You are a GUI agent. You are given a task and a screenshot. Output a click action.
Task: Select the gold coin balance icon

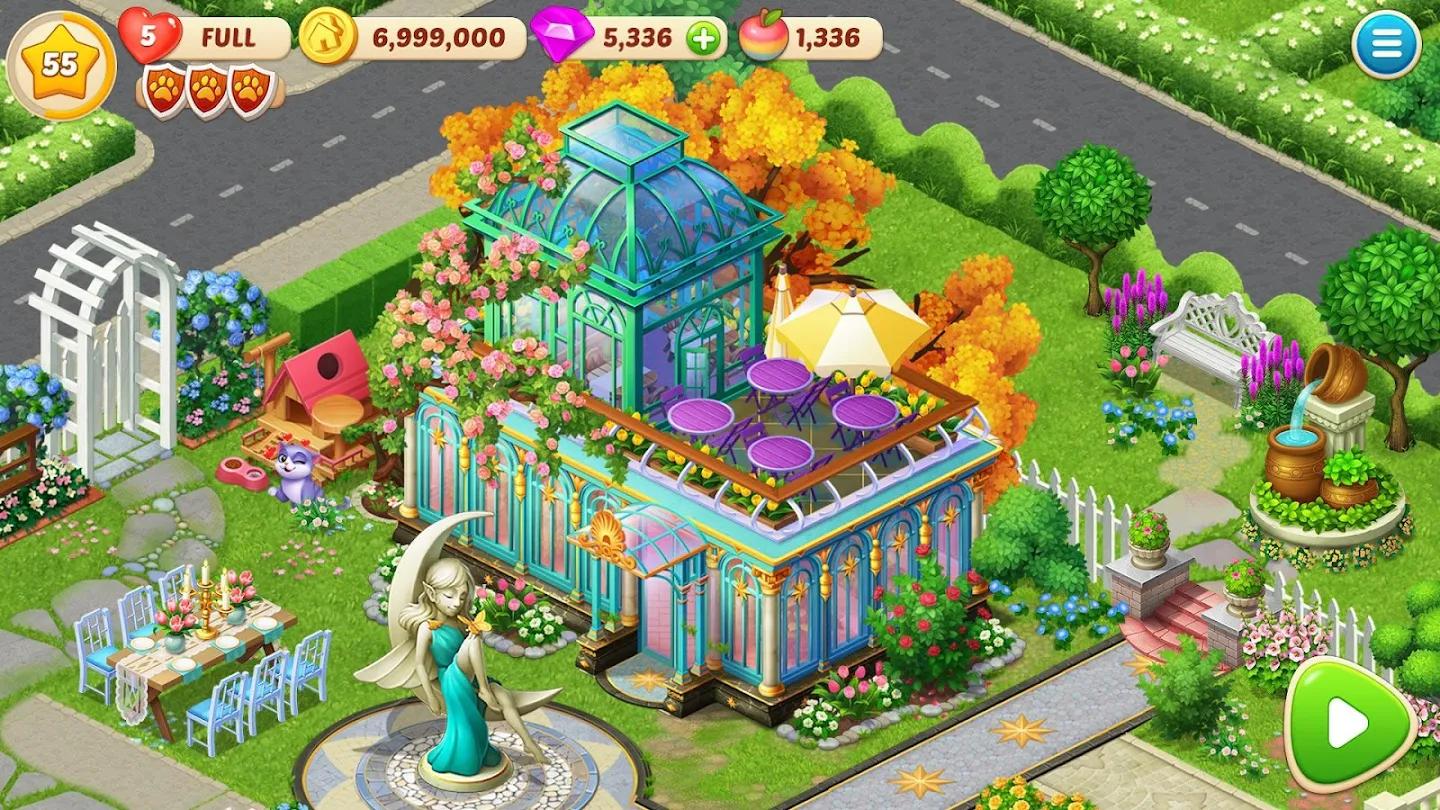328,38
